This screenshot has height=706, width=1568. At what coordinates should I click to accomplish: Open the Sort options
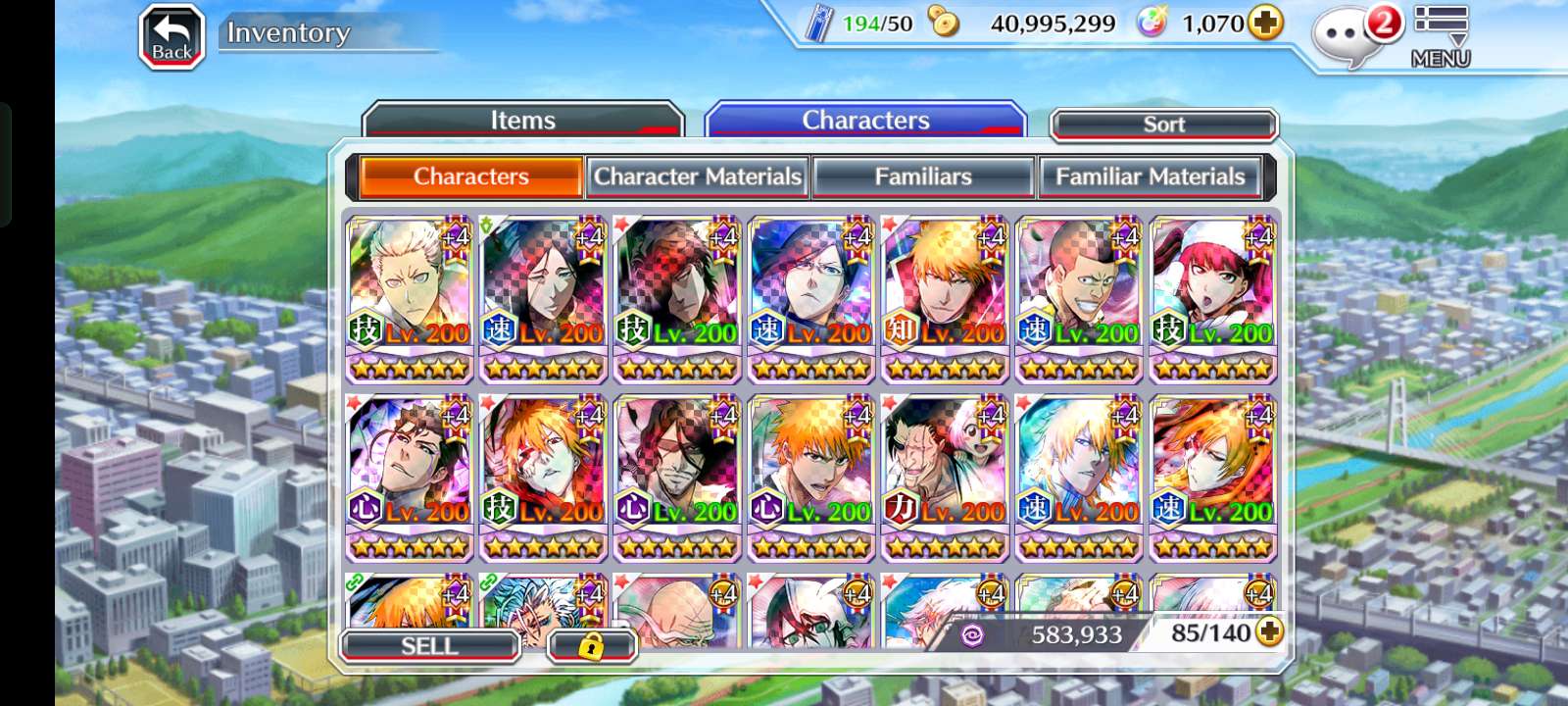(1163, 125)
